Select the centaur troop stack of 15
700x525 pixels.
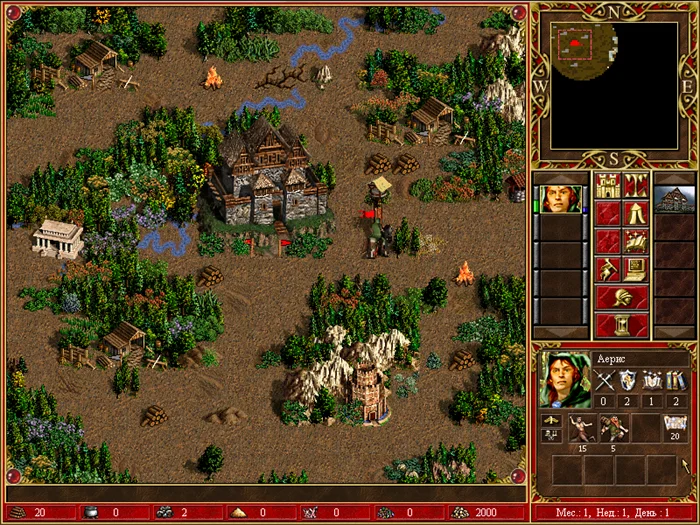579,428
